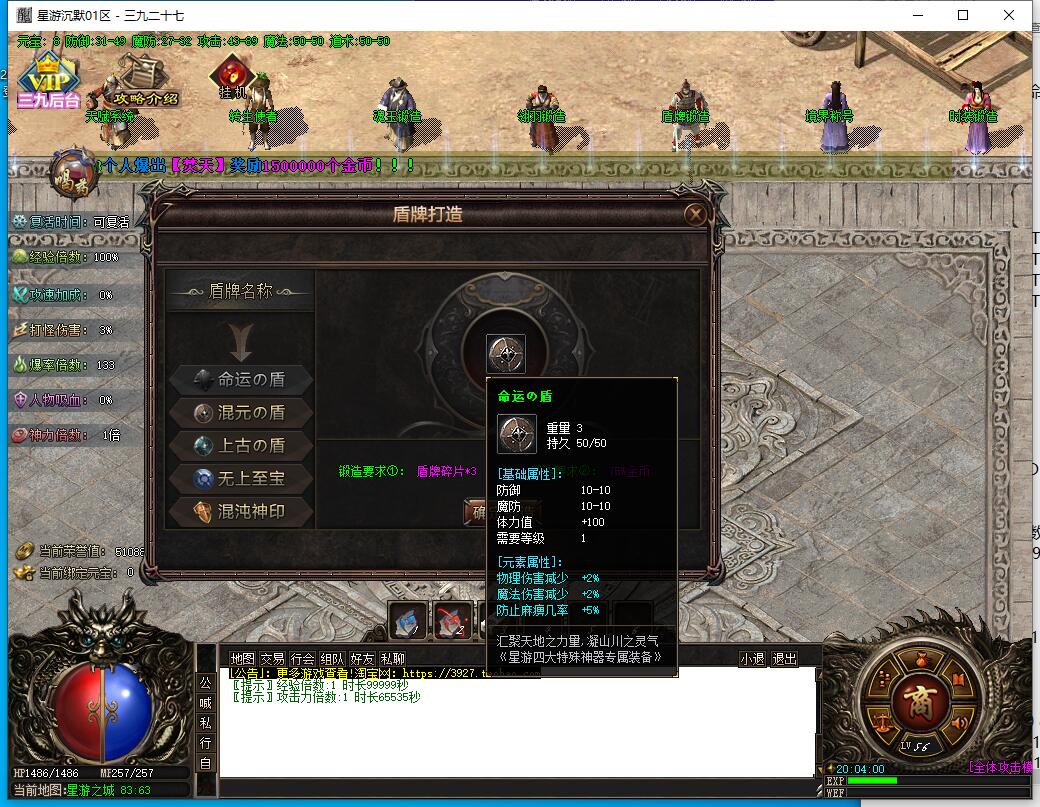Open the 好友 friends tab

click(362, 658)
